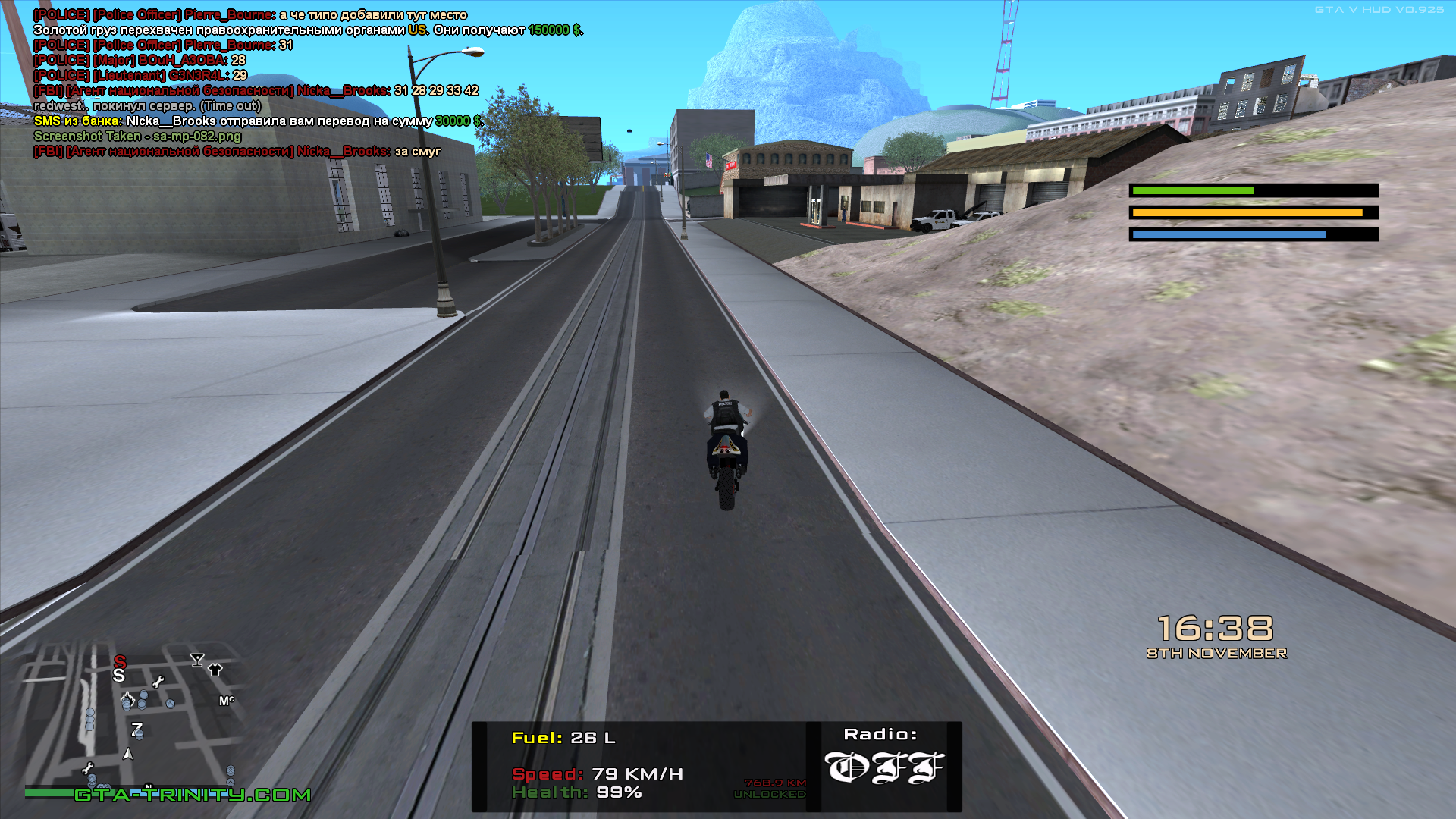Click the gold cargo interception announcement

(x=307, y=30)
